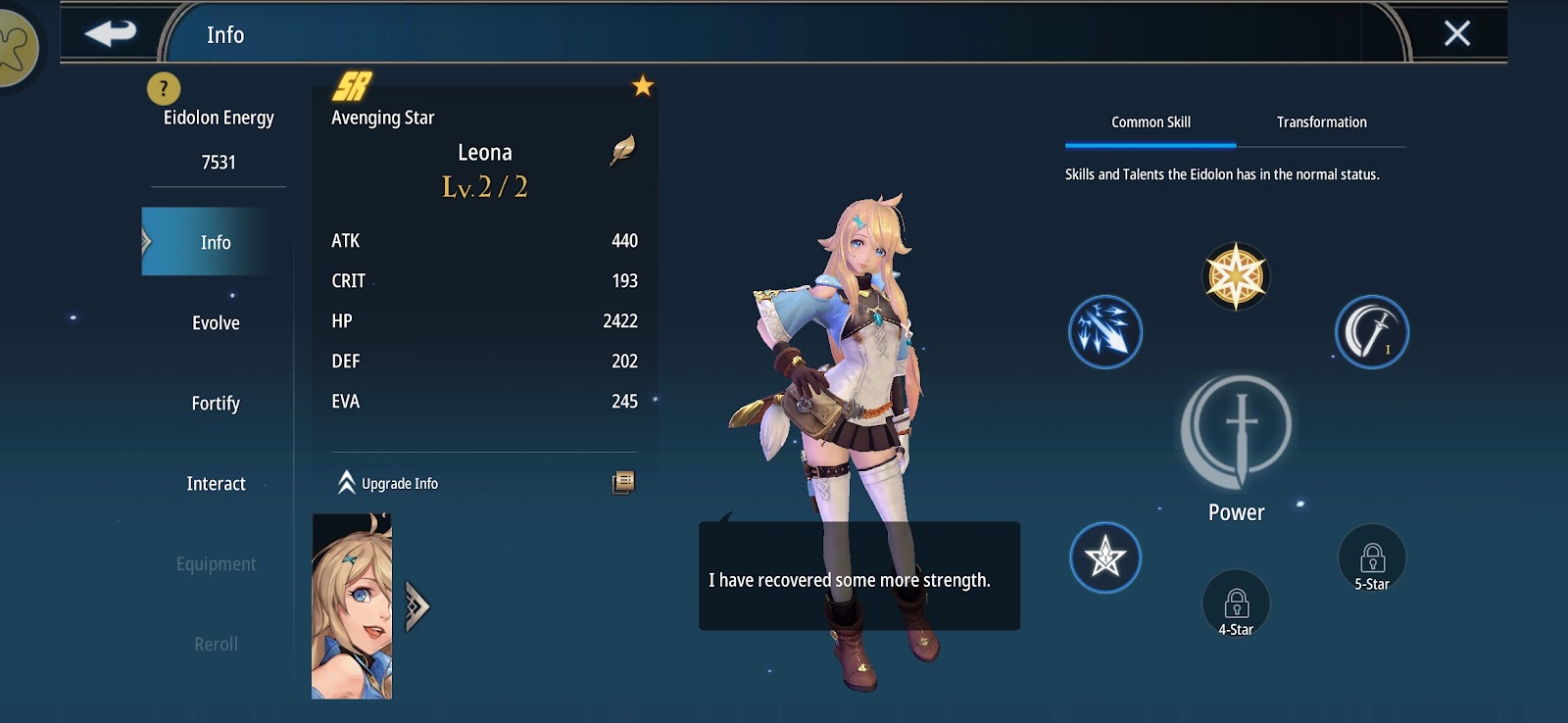This screenshot has height=723, width=1568.
Task: Select Leona's portrait thumbnail
Action: 352,606
